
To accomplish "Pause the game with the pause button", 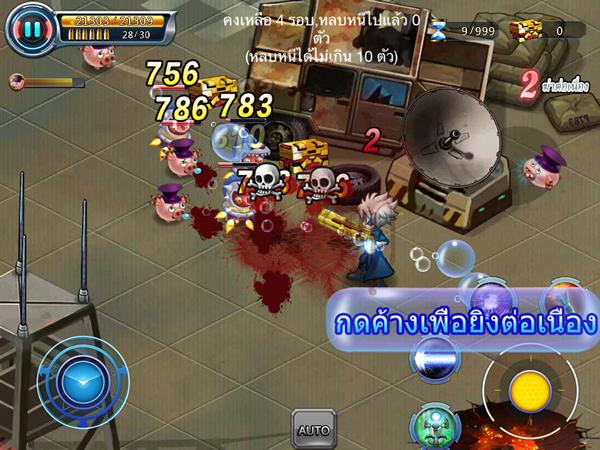I will [31, 29].
